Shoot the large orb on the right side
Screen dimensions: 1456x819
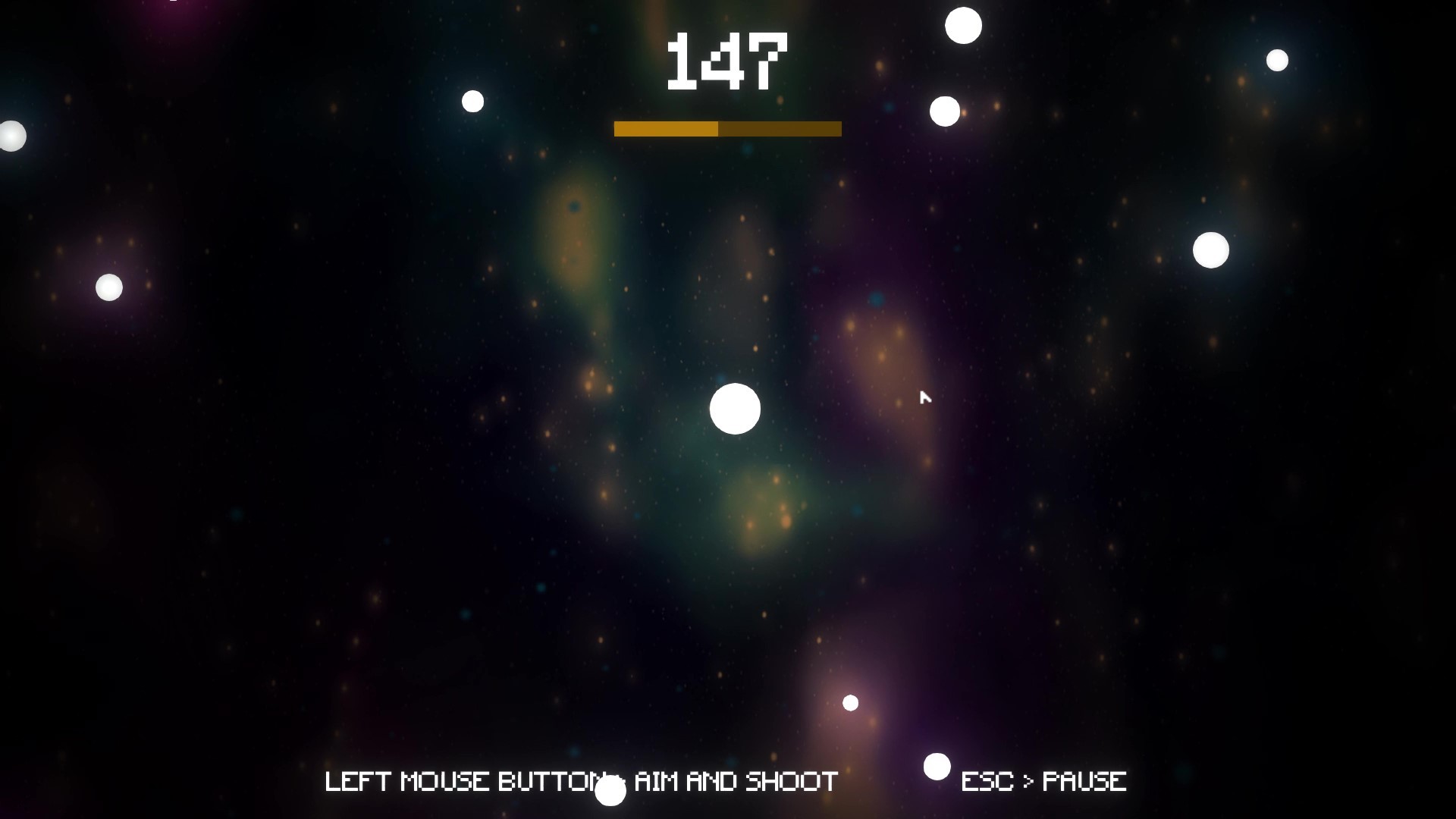[x=1213, y=249]
